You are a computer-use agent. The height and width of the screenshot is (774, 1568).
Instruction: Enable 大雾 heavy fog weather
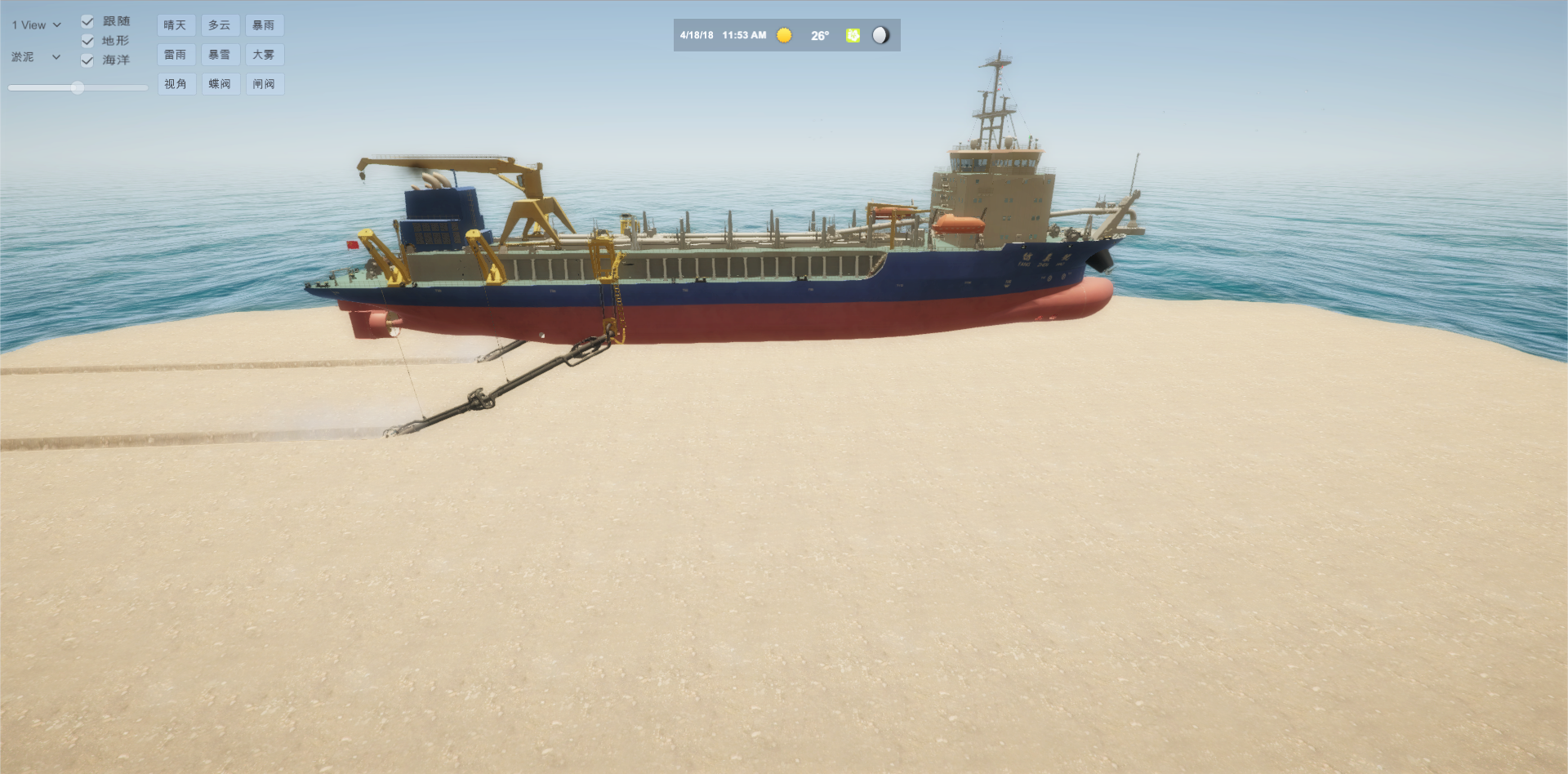click(x=264, y=55)
